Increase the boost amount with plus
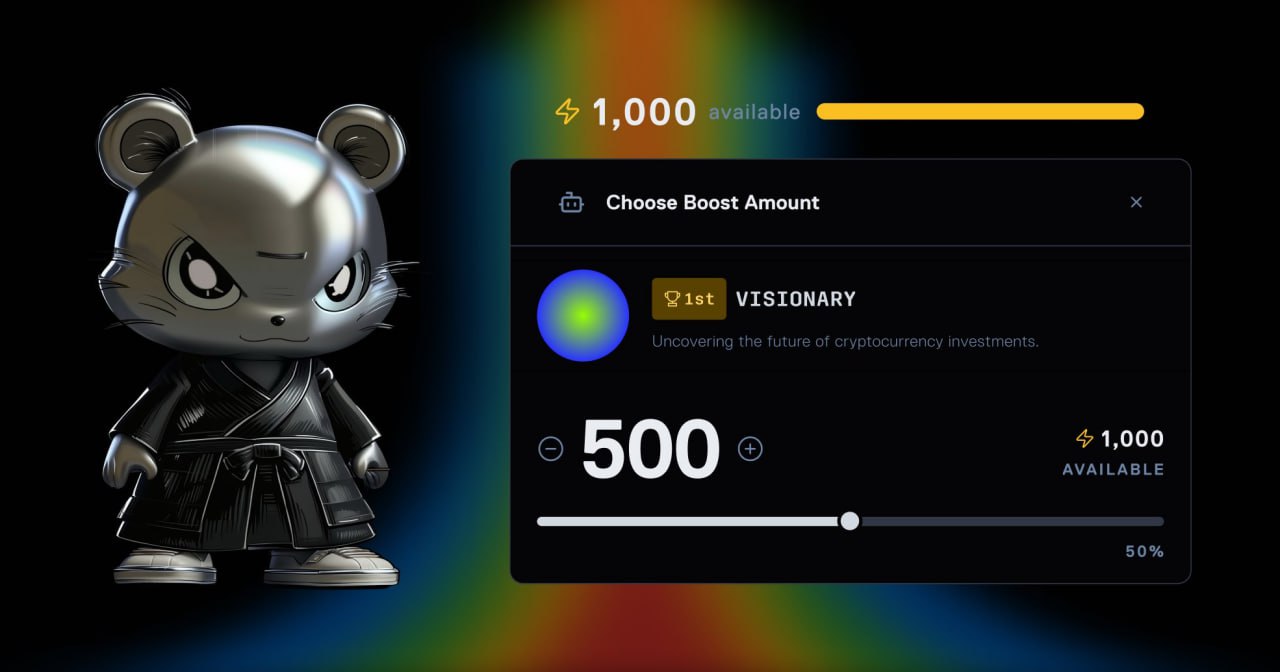This screenshot has width=1280, height=672. tap(750, 449)
